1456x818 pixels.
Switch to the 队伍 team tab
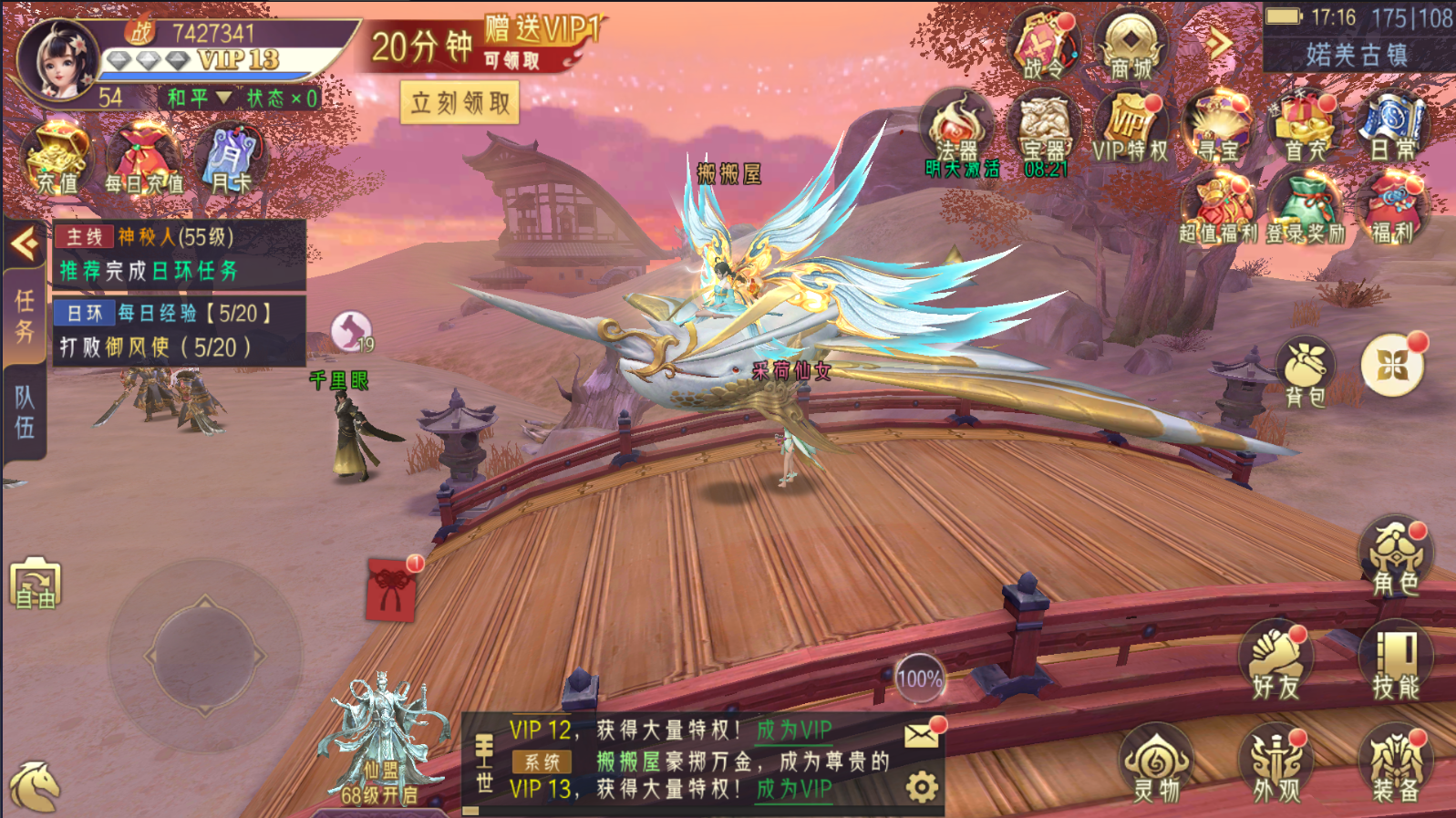tap(25, 411)
